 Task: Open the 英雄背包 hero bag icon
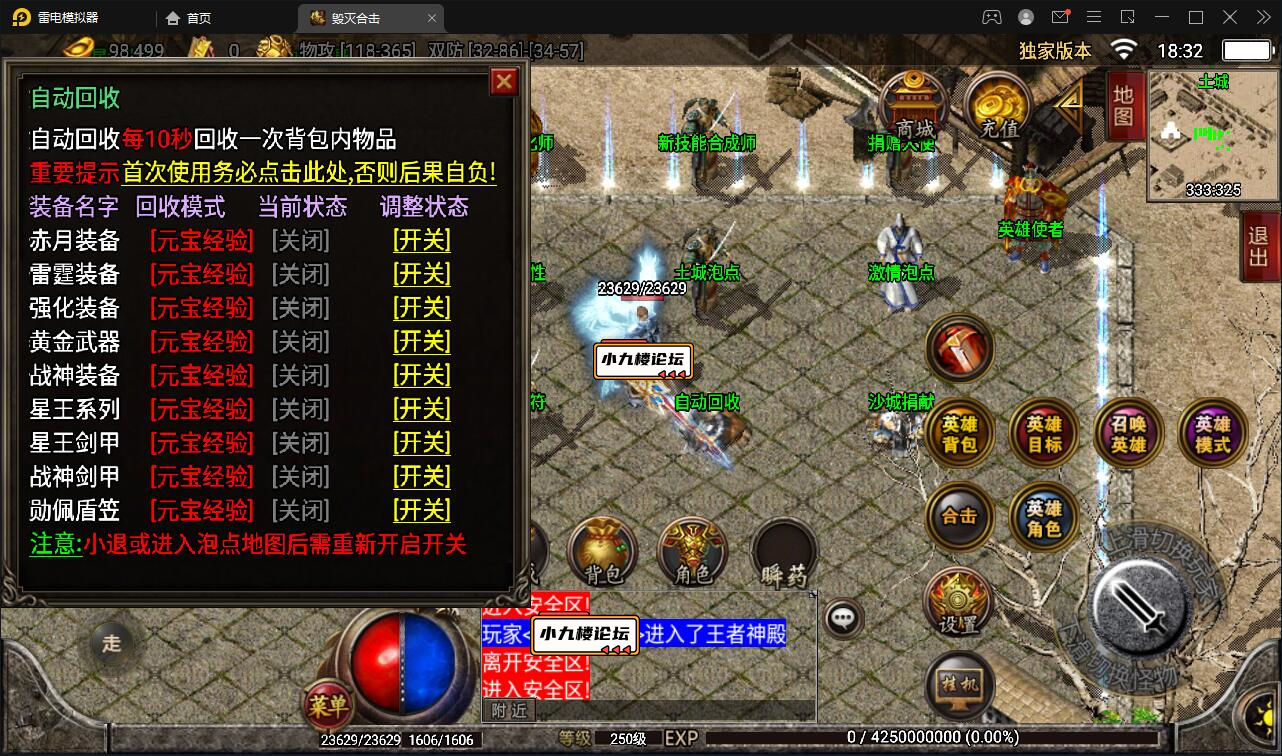coord(960,432)
